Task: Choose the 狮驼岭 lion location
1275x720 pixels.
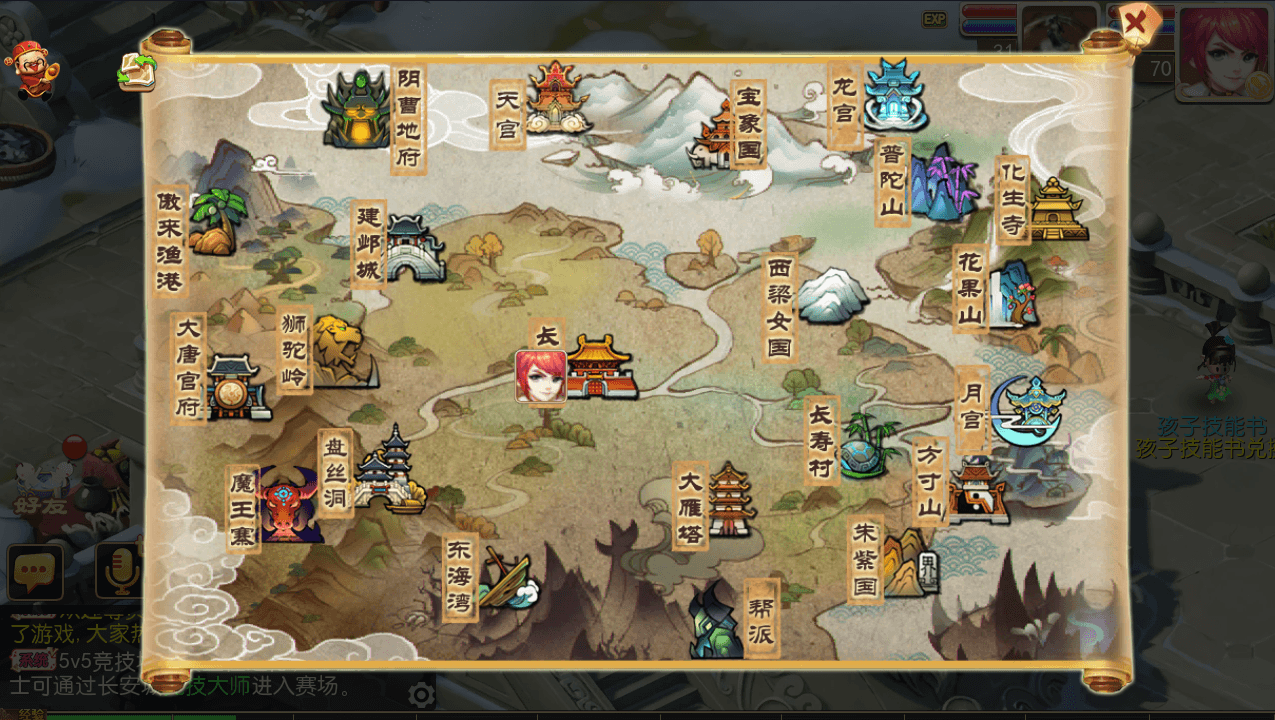Action: 338,351
